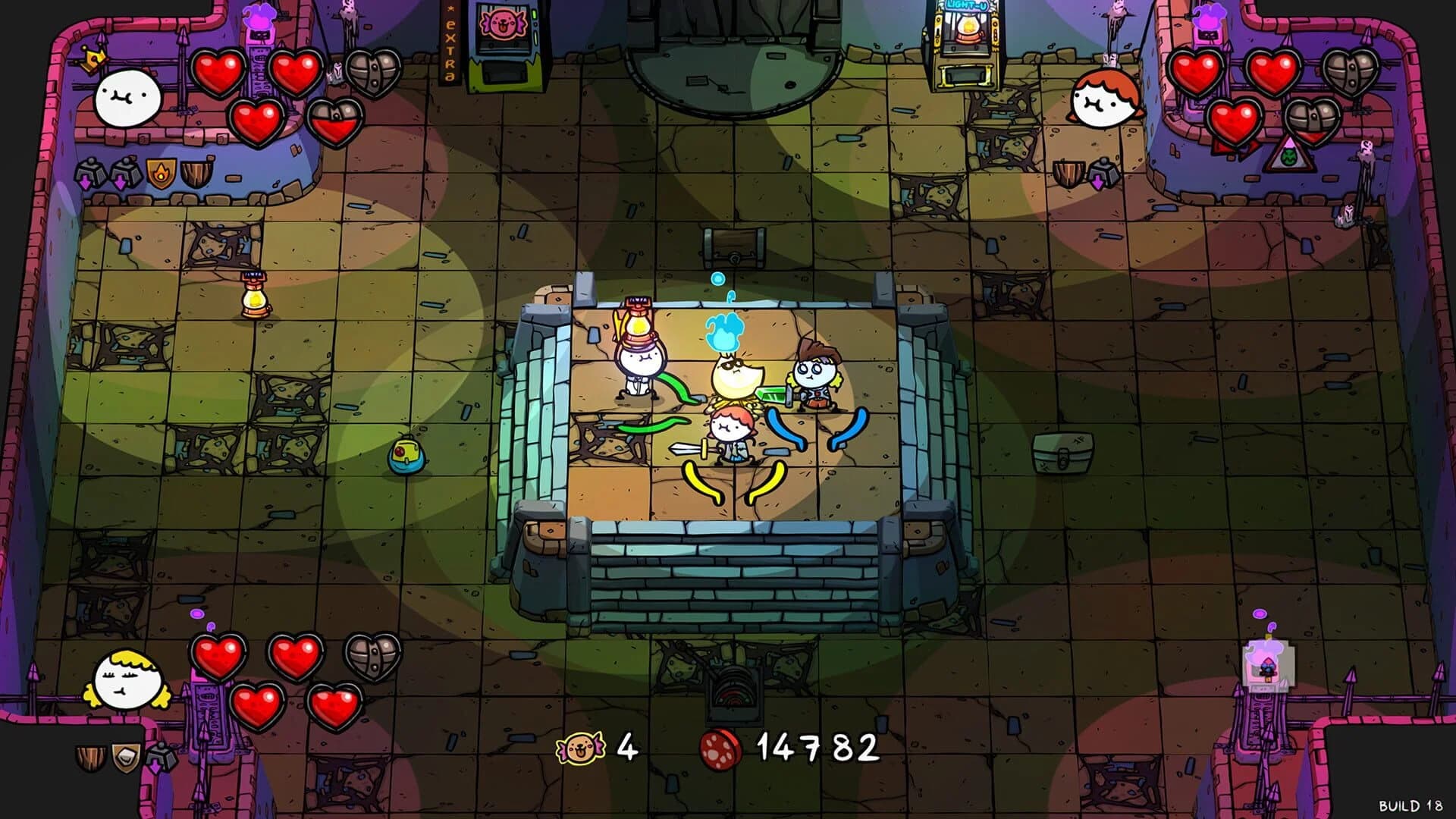
Task: Click the silver shield badge beside the blonde player
Action: 125,758
